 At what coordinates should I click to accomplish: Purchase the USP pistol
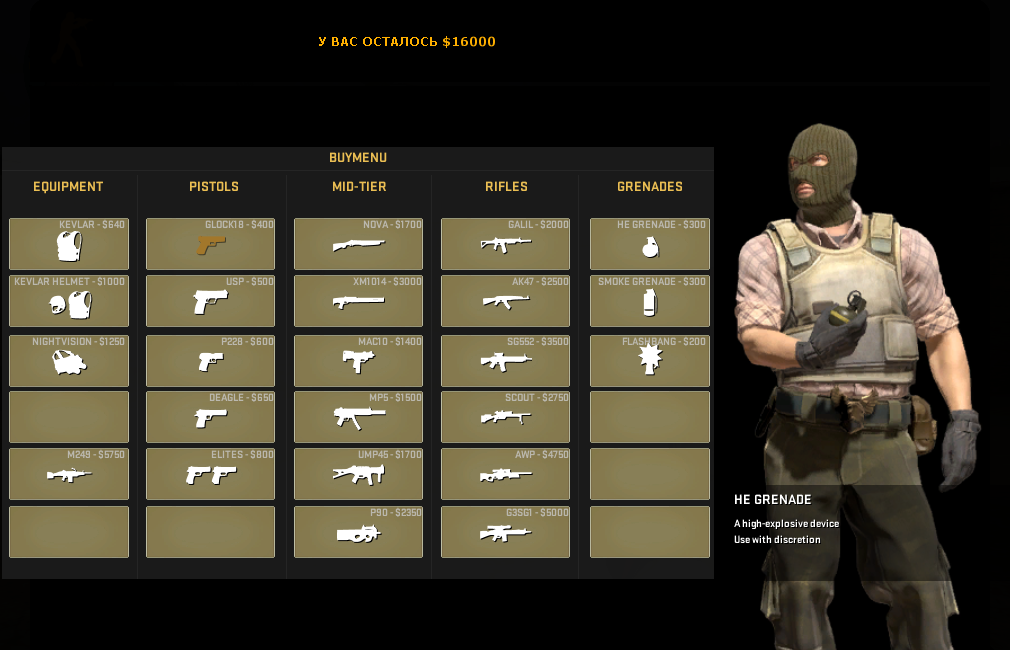pos(210,301)
